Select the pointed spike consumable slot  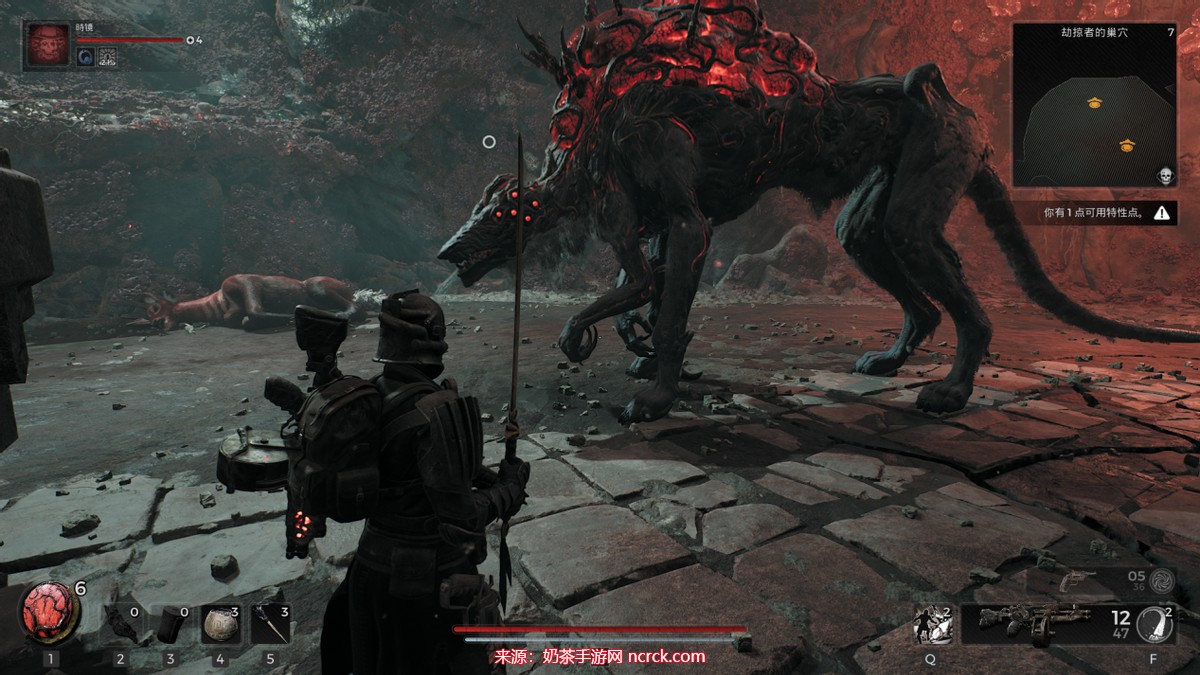[270, 624]
